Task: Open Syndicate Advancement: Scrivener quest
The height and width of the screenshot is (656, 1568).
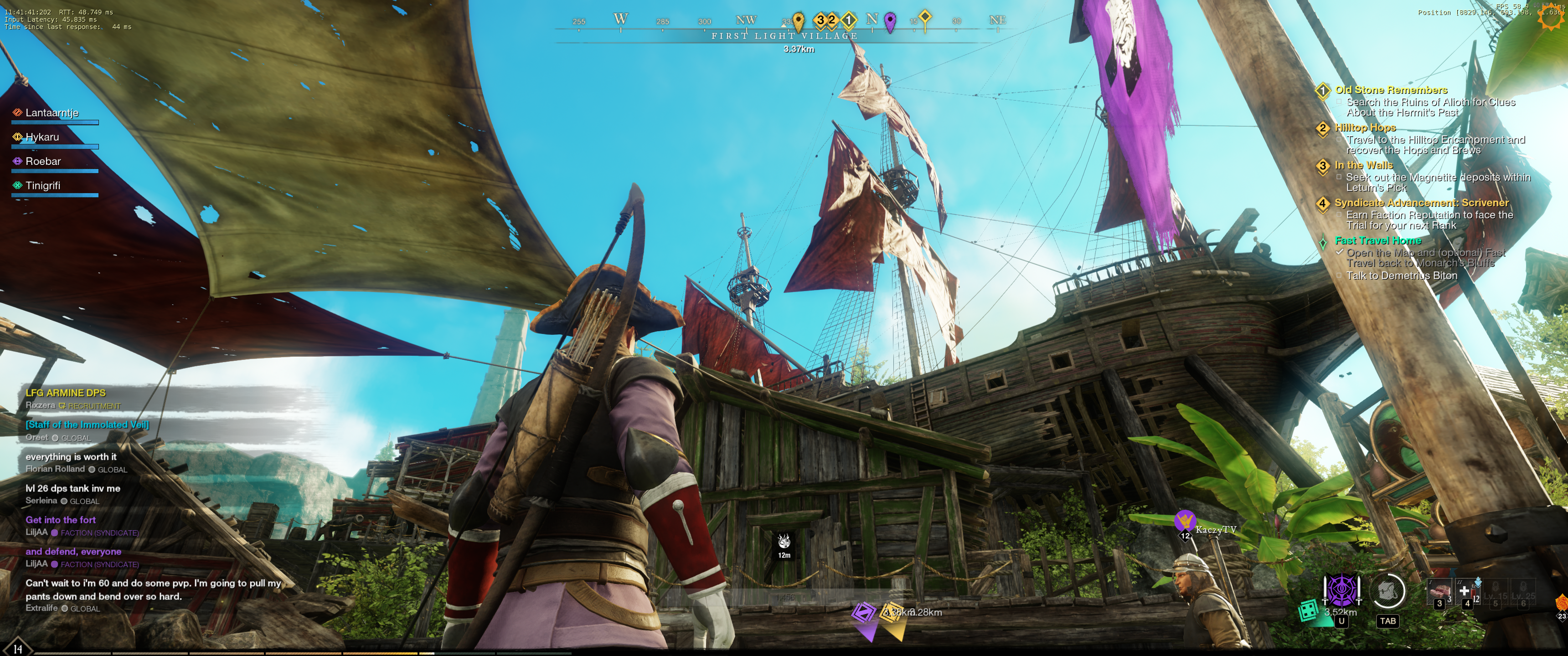Action: point(1421,203)
